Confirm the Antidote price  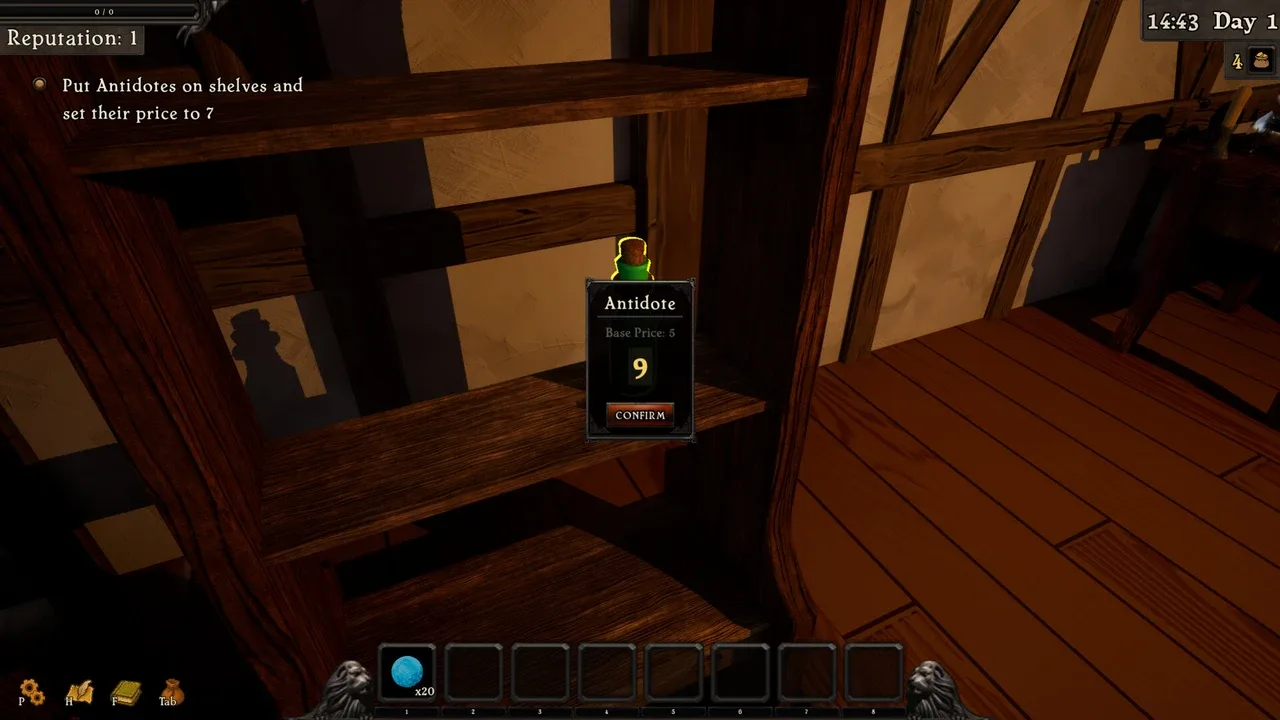coord(640,415)
